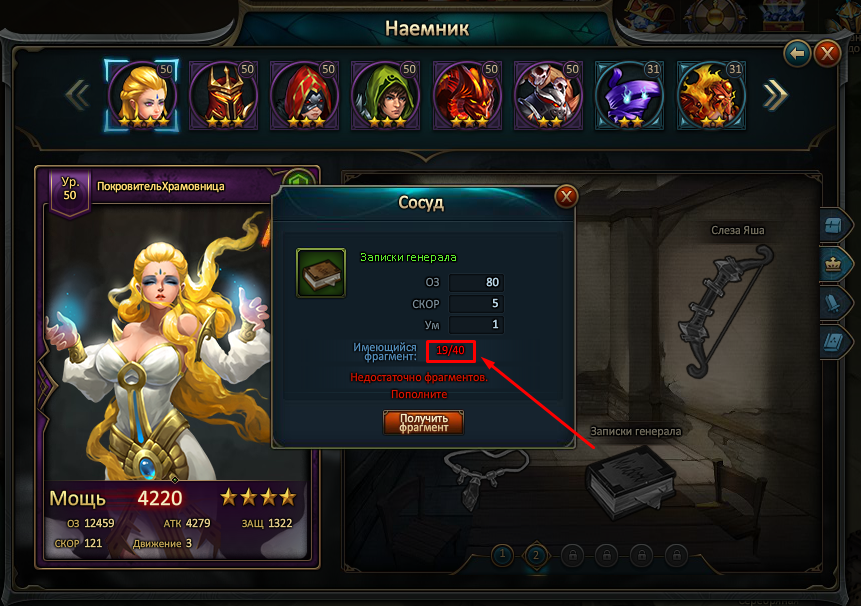
Task: Pick the fiery beast mercenary portrait
Action: tap(712, 93)
